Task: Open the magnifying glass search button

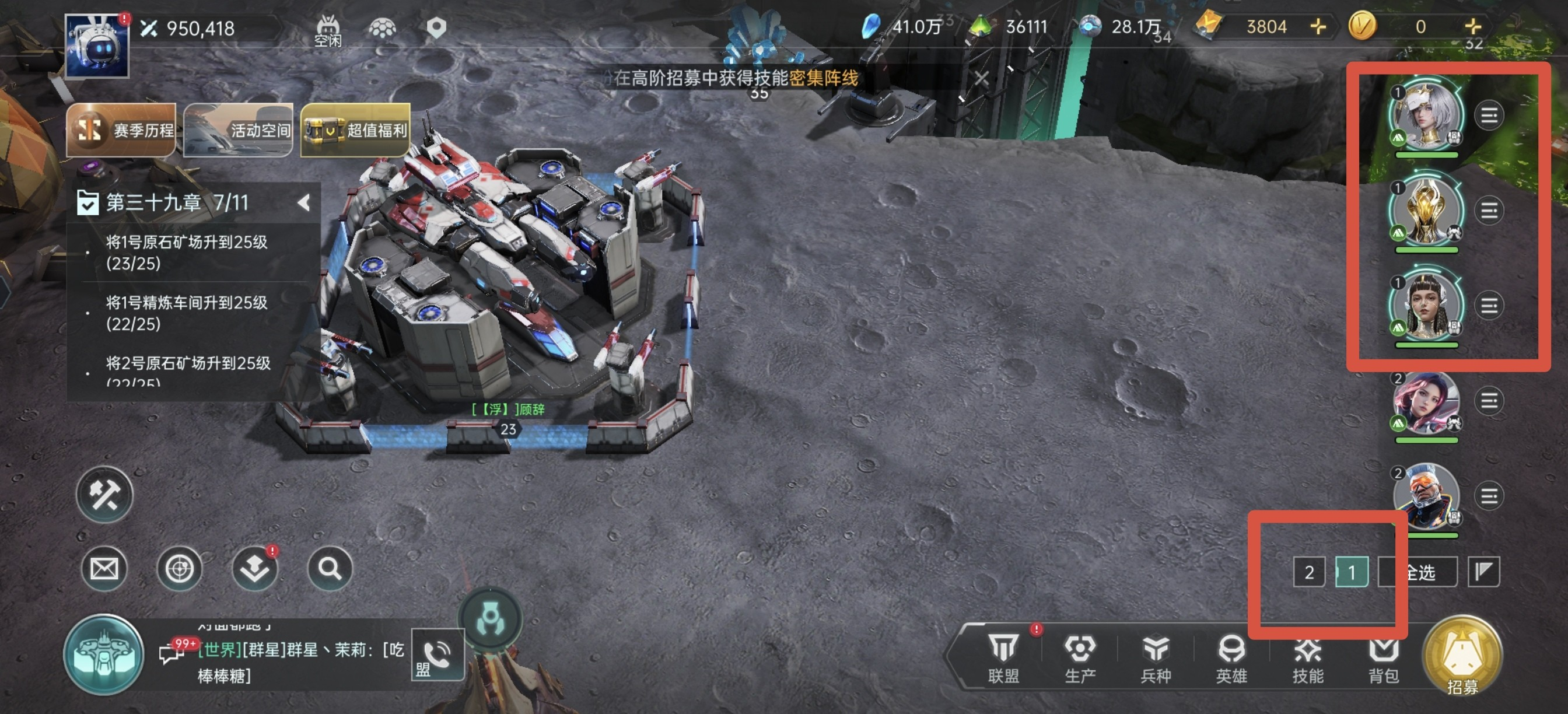Action: tap(330, 569)
